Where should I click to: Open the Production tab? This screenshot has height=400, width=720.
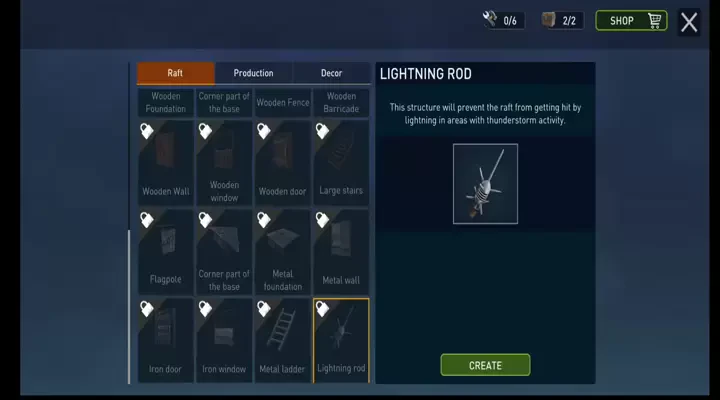pos(253,73)
